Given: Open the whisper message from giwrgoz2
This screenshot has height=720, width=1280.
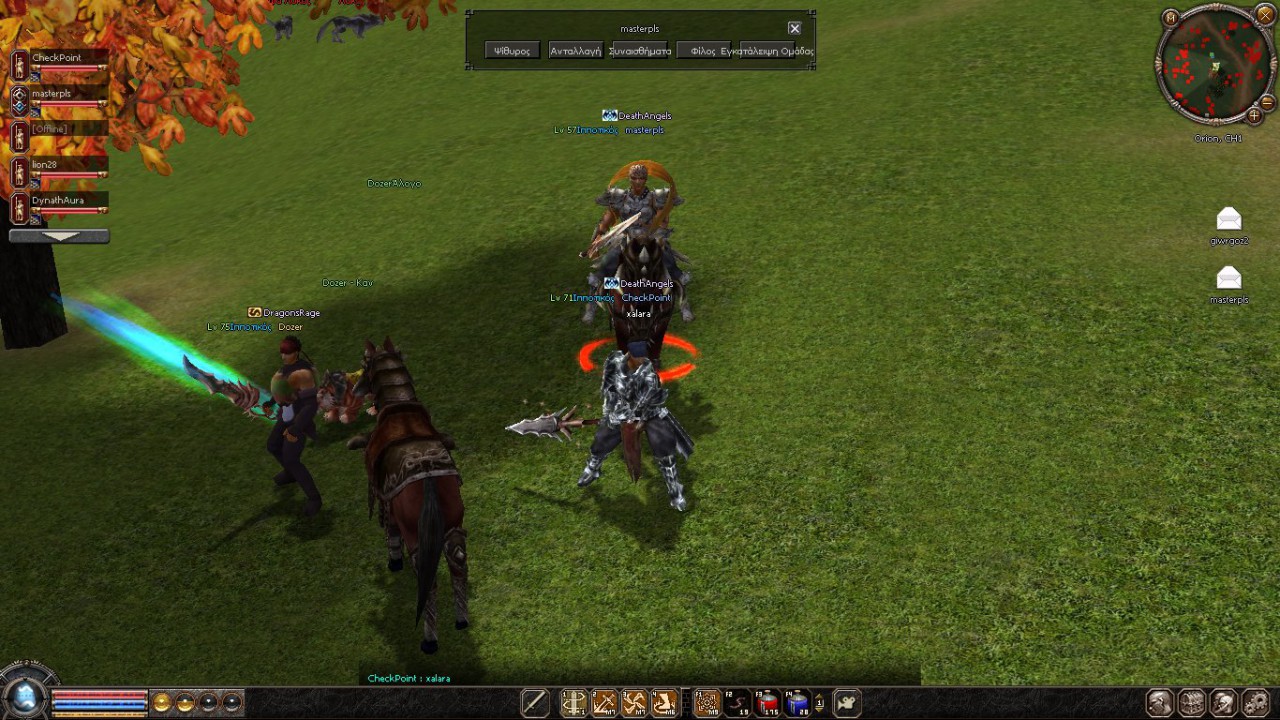Looking at the screenshot, I should 1229,220.
